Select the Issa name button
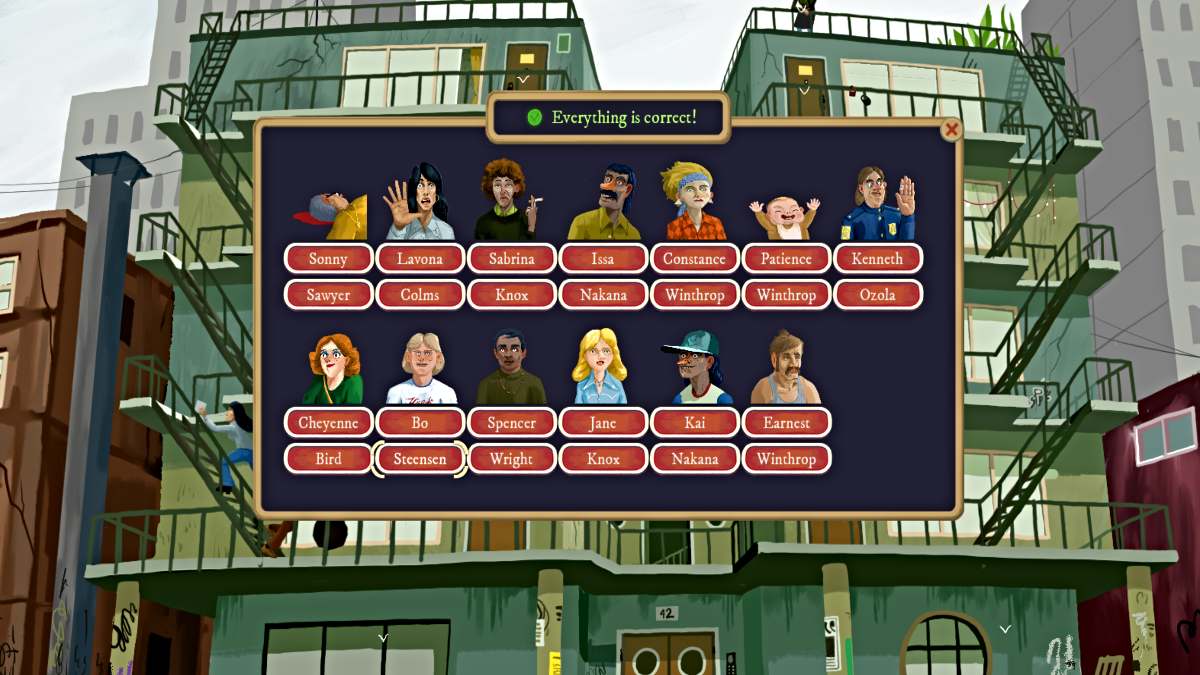1200x675 pixels. [x=603, y=259]
